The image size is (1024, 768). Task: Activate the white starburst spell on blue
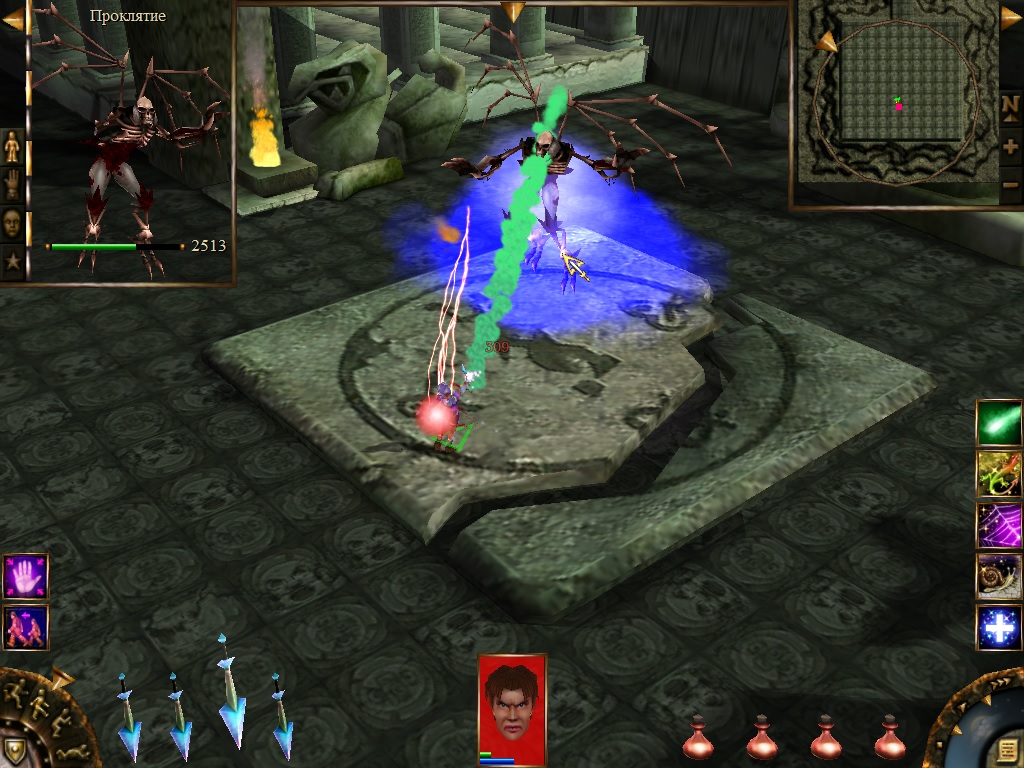(x=999, y=628)
